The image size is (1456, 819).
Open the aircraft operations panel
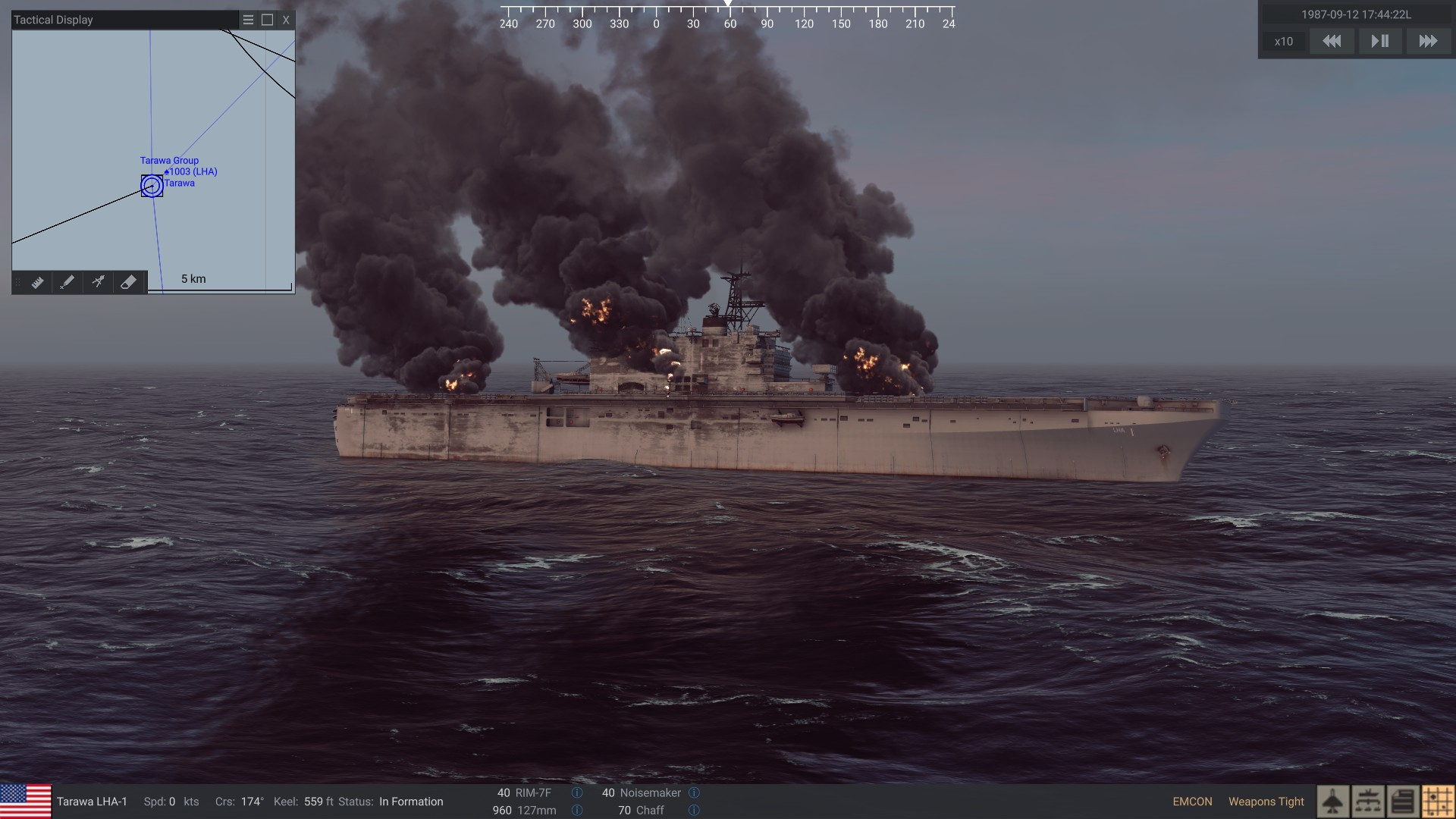(x=1332, y=802)
